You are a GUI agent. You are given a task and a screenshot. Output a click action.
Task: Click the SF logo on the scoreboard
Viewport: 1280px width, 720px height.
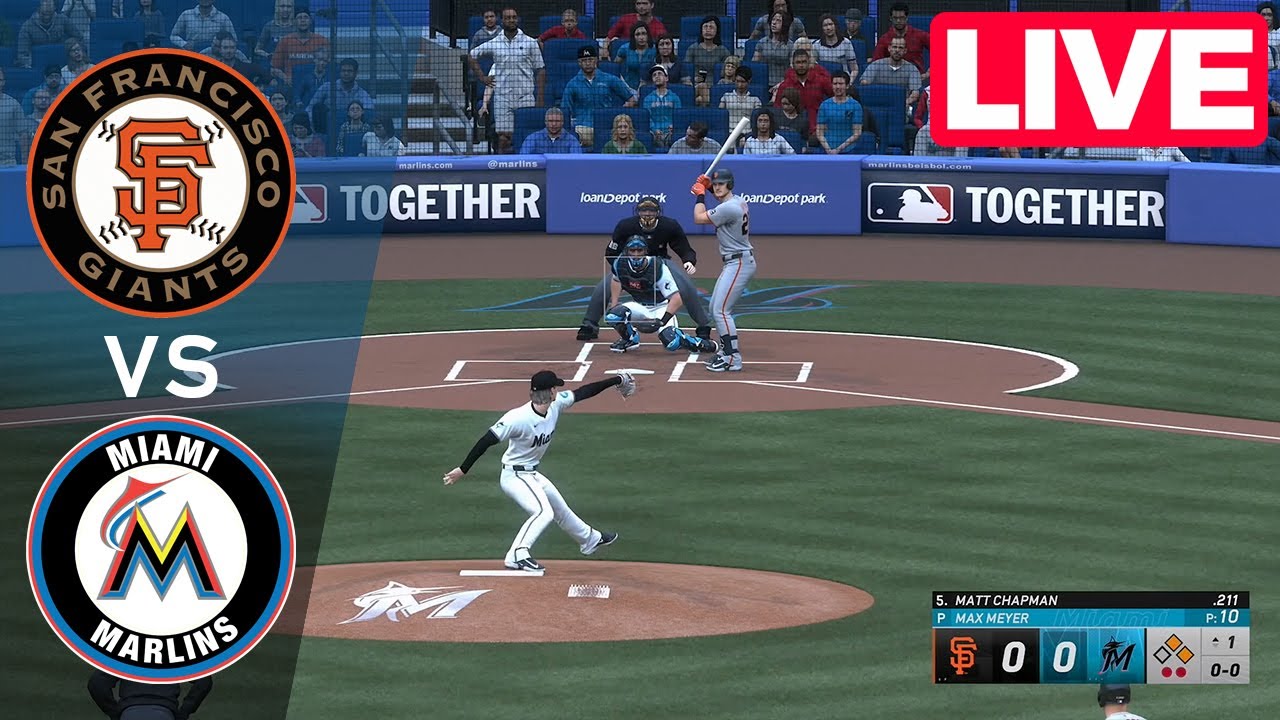click(961, 657)
